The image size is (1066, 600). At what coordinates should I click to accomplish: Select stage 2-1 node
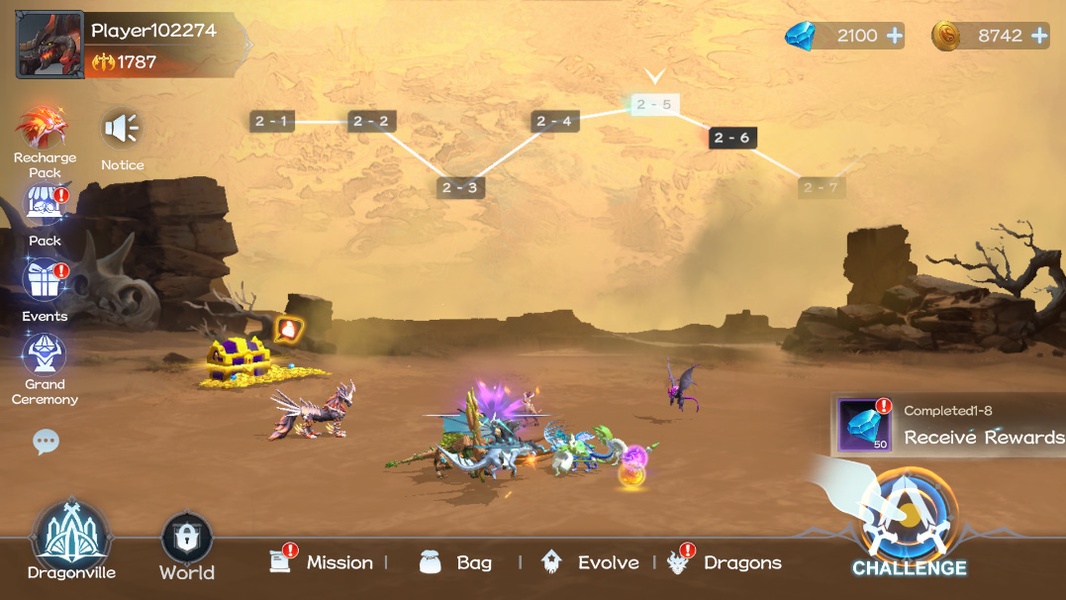click(x=271, y=122)
